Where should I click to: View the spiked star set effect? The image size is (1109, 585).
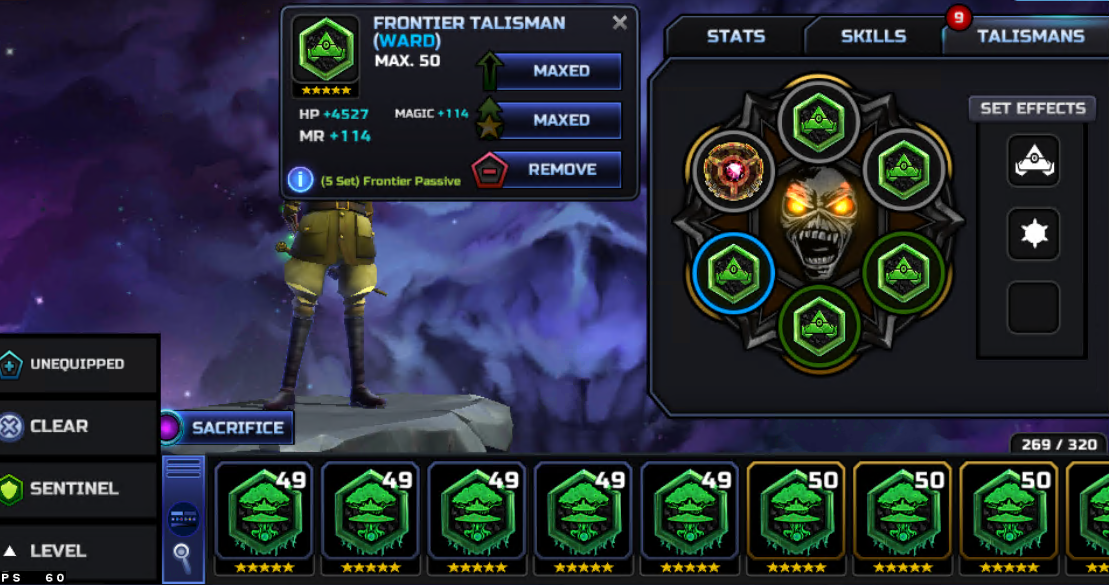(1033, 234)
